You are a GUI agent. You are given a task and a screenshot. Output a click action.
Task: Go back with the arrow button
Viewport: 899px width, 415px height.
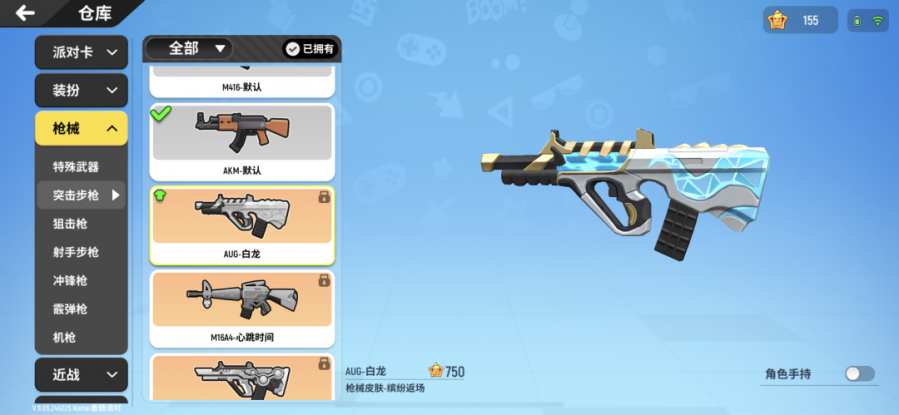[25, 13]
